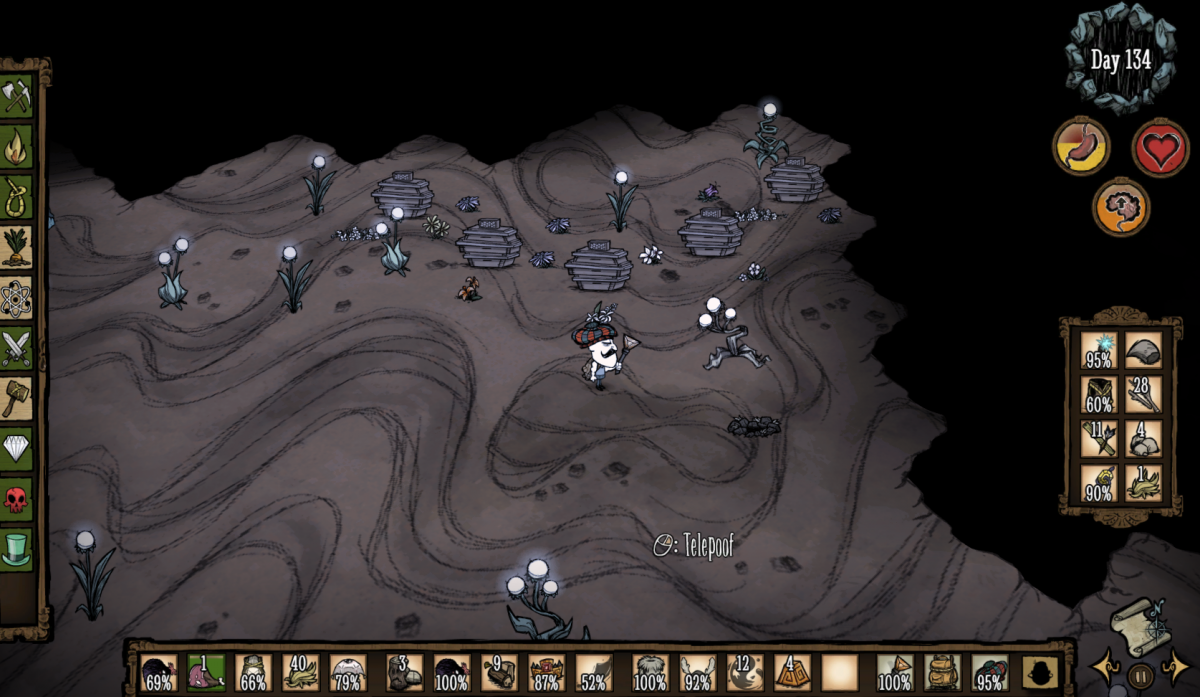Open the Science atom crafting tab
Screen dimensions: 1200x697
[x=17, y=297]
